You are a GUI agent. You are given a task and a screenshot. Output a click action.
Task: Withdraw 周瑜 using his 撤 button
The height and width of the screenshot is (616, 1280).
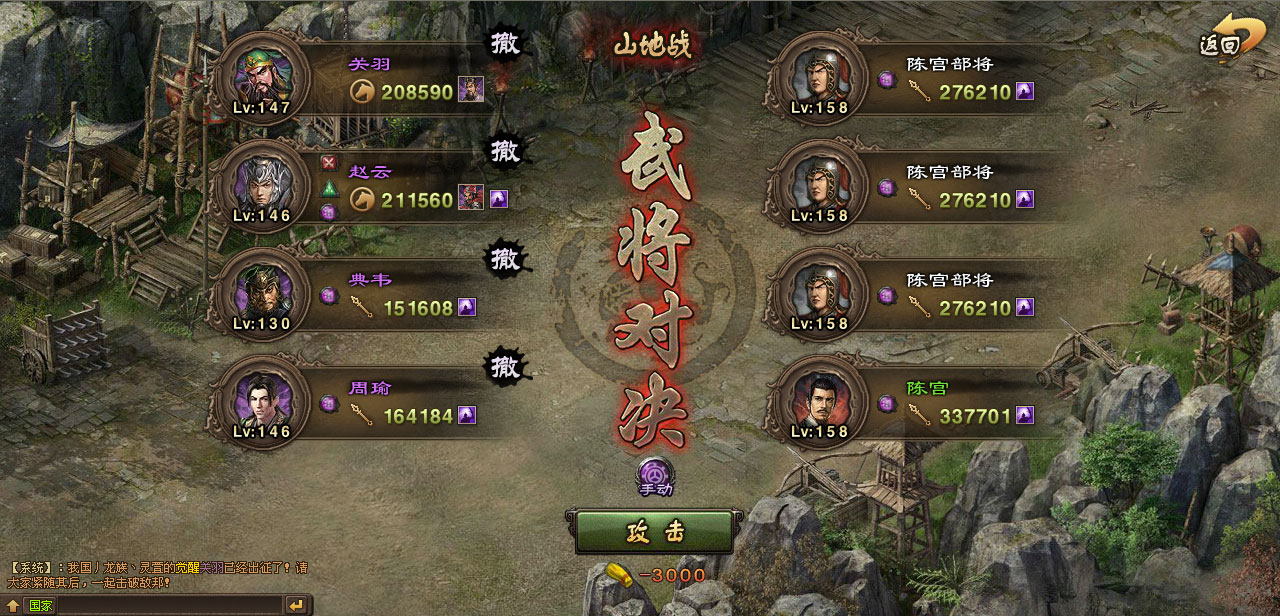(506, 367)
